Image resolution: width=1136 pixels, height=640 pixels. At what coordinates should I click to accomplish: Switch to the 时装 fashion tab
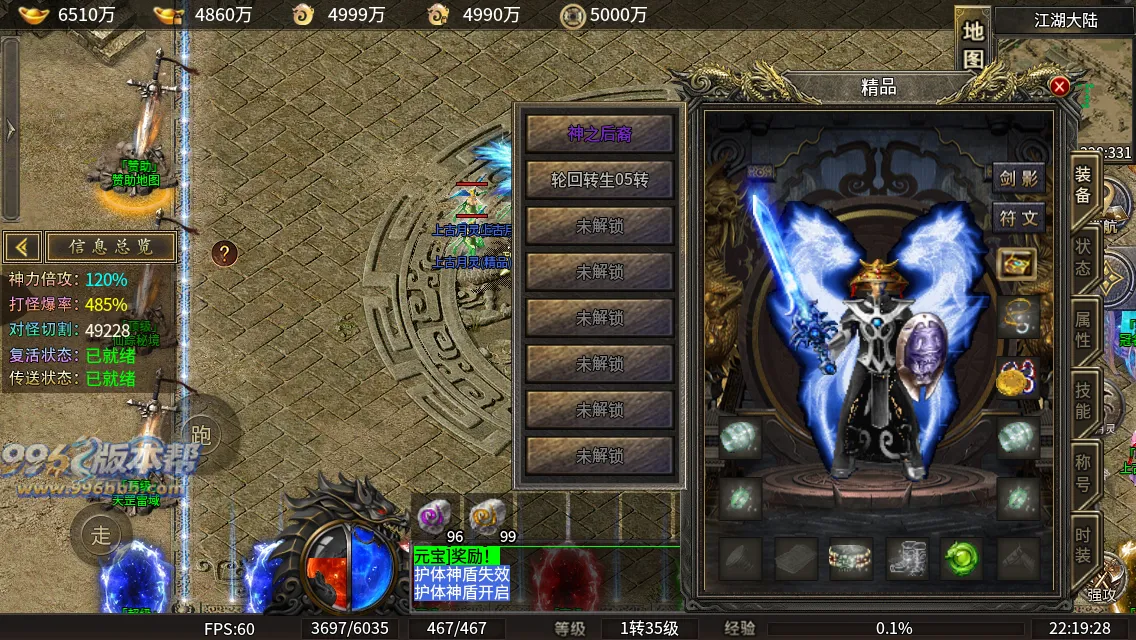pos(1083,545)
